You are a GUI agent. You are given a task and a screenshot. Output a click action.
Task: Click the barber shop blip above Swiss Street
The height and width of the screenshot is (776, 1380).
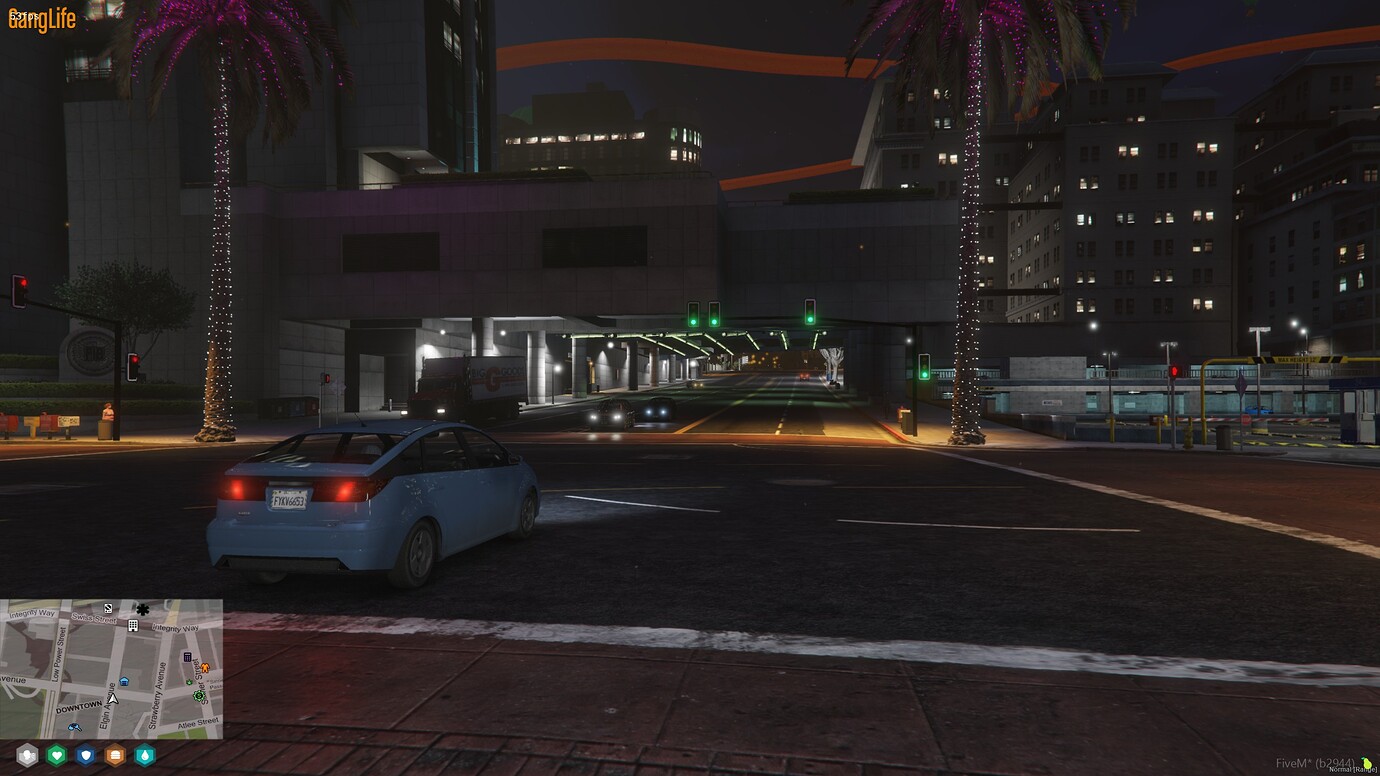pos(108,608)
